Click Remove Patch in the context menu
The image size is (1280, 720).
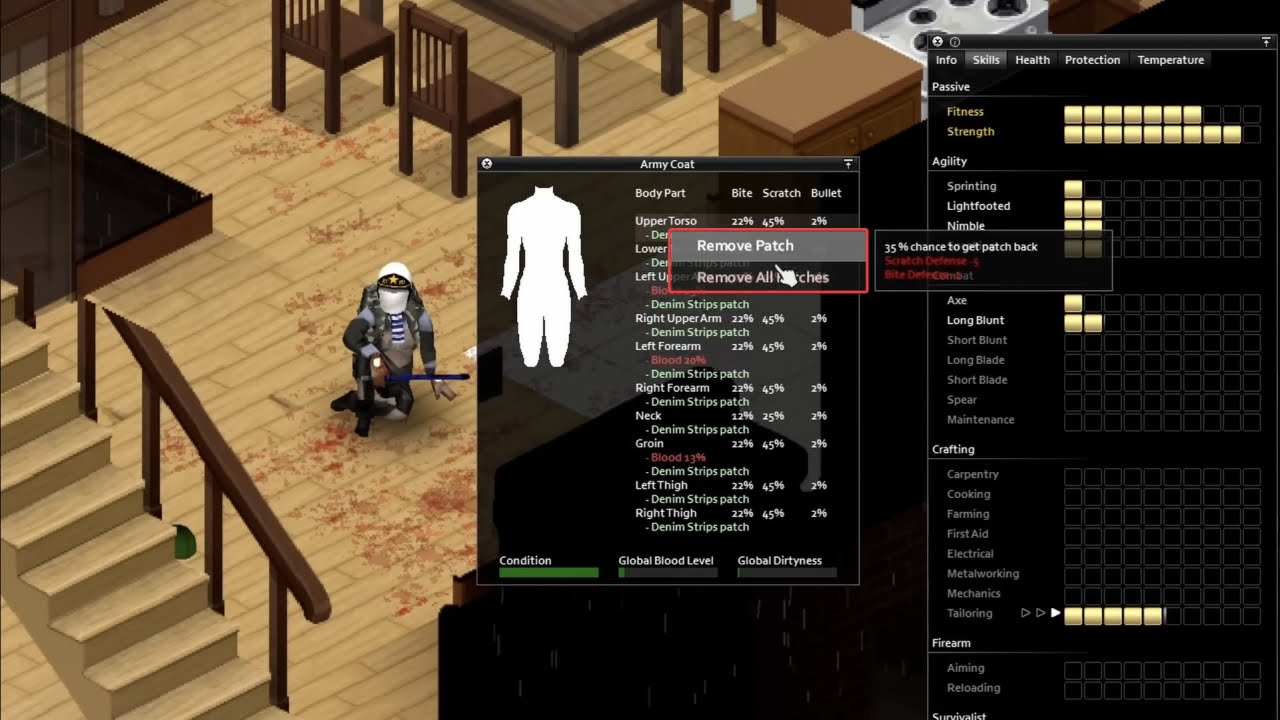pyautogui.click(x=744, y=245)
